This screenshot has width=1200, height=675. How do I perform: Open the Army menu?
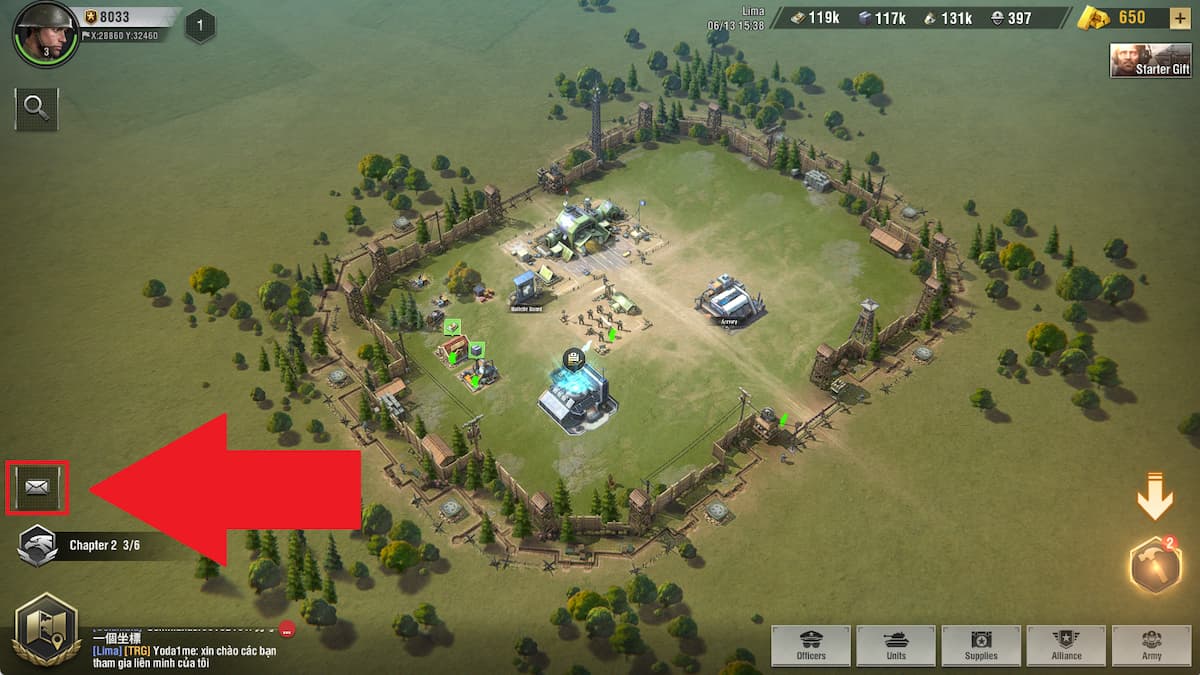pyautogui.click(x=1151, y=646)
